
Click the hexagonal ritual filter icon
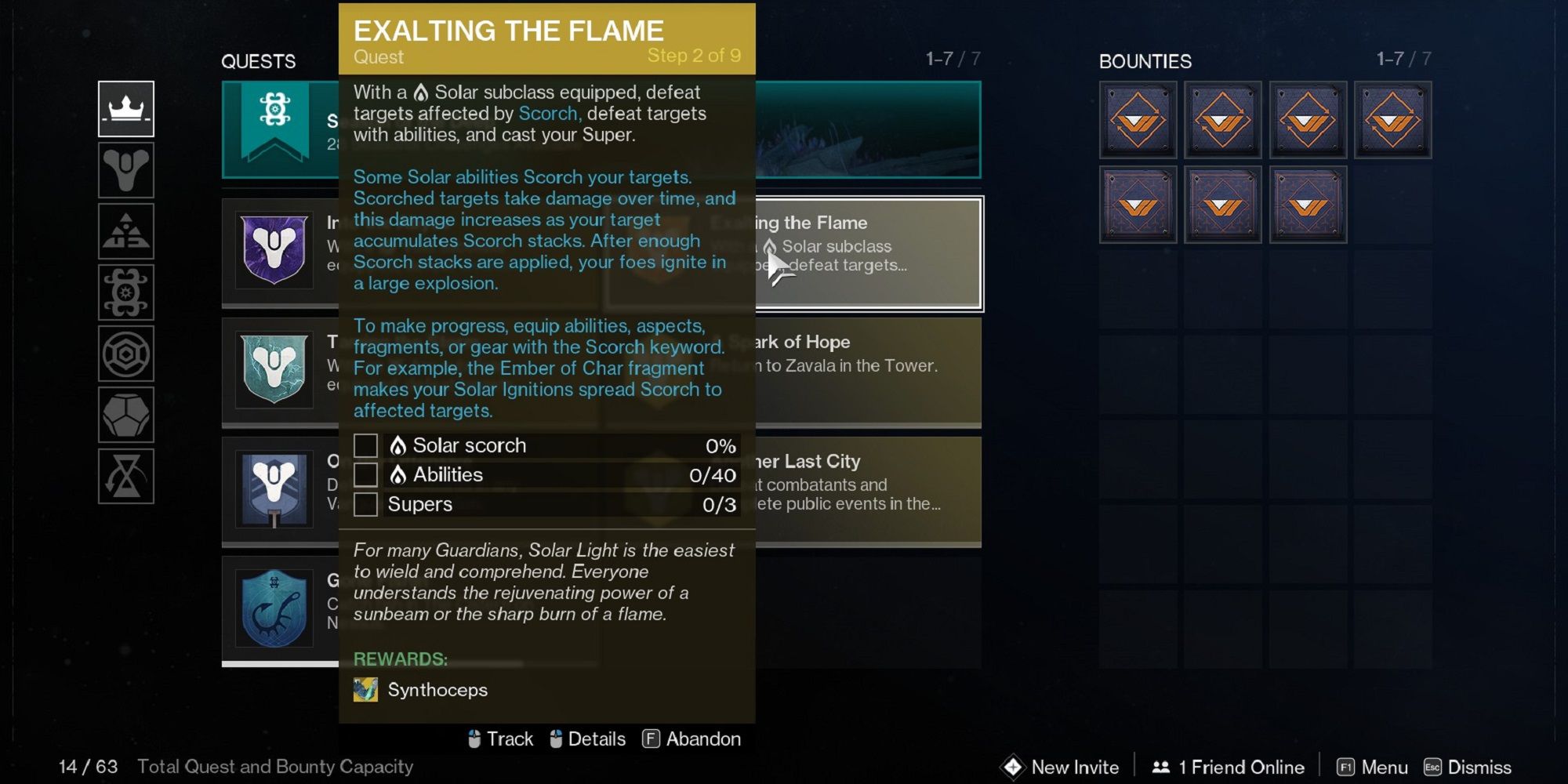(125, 354)
